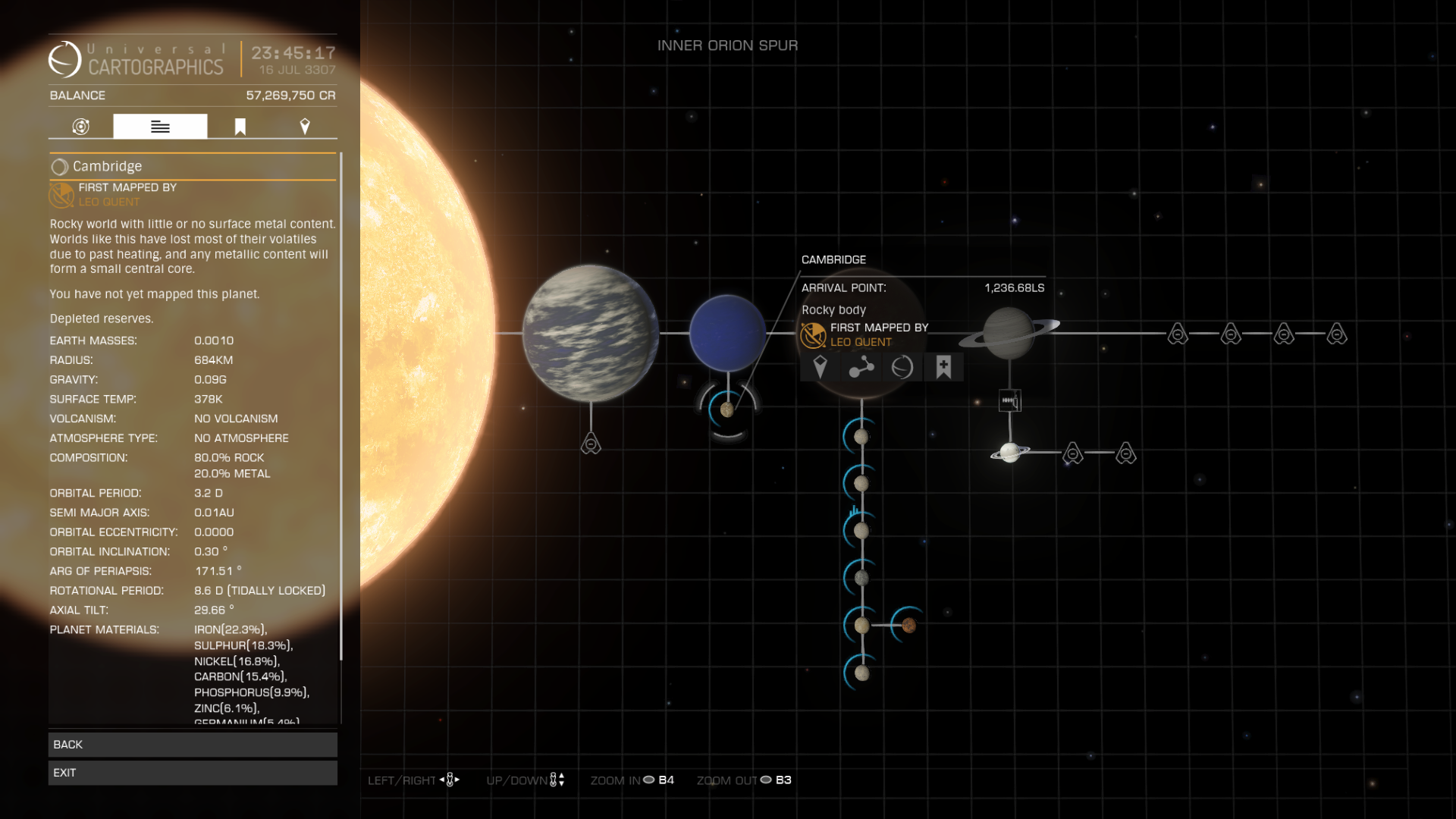Select the installation icon under the ringed giant

point(1009,400)
